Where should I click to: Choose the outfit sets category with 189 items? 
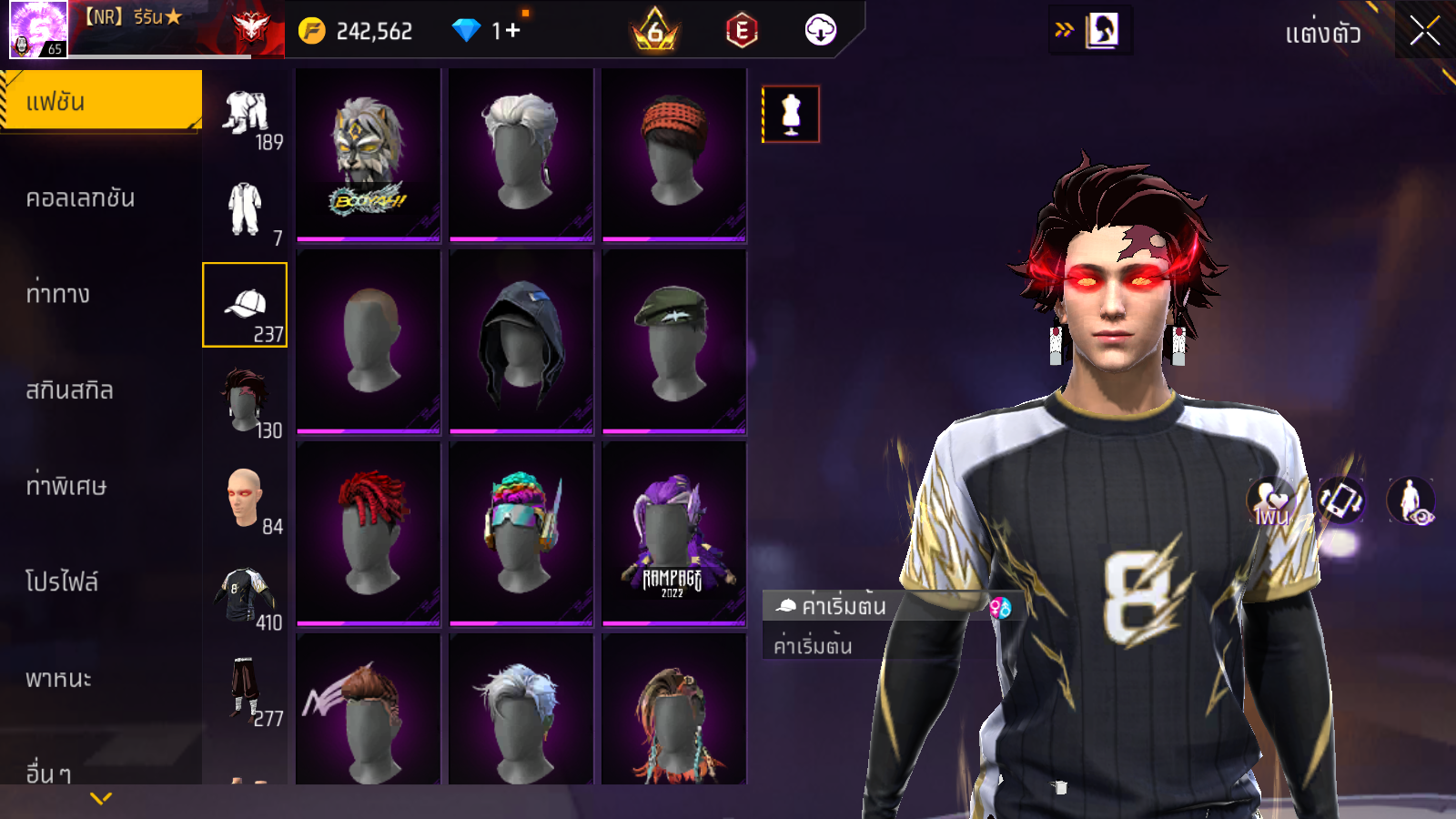pyautogui.click(x=246, y=117)
